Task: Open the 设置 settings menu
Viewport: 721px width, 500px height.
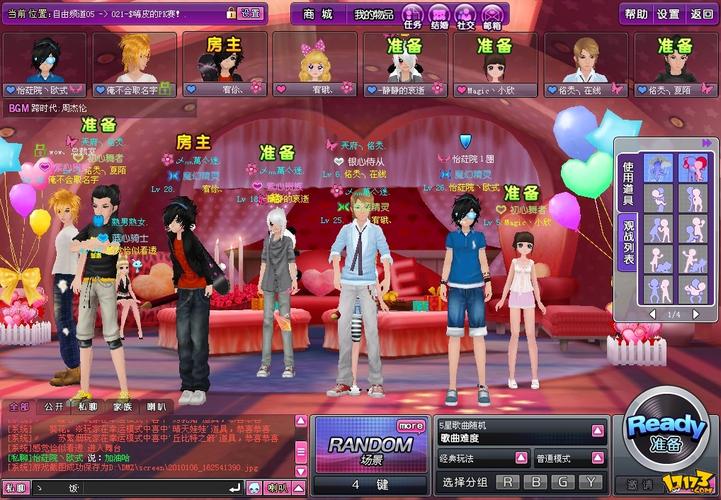Action: 668,14
